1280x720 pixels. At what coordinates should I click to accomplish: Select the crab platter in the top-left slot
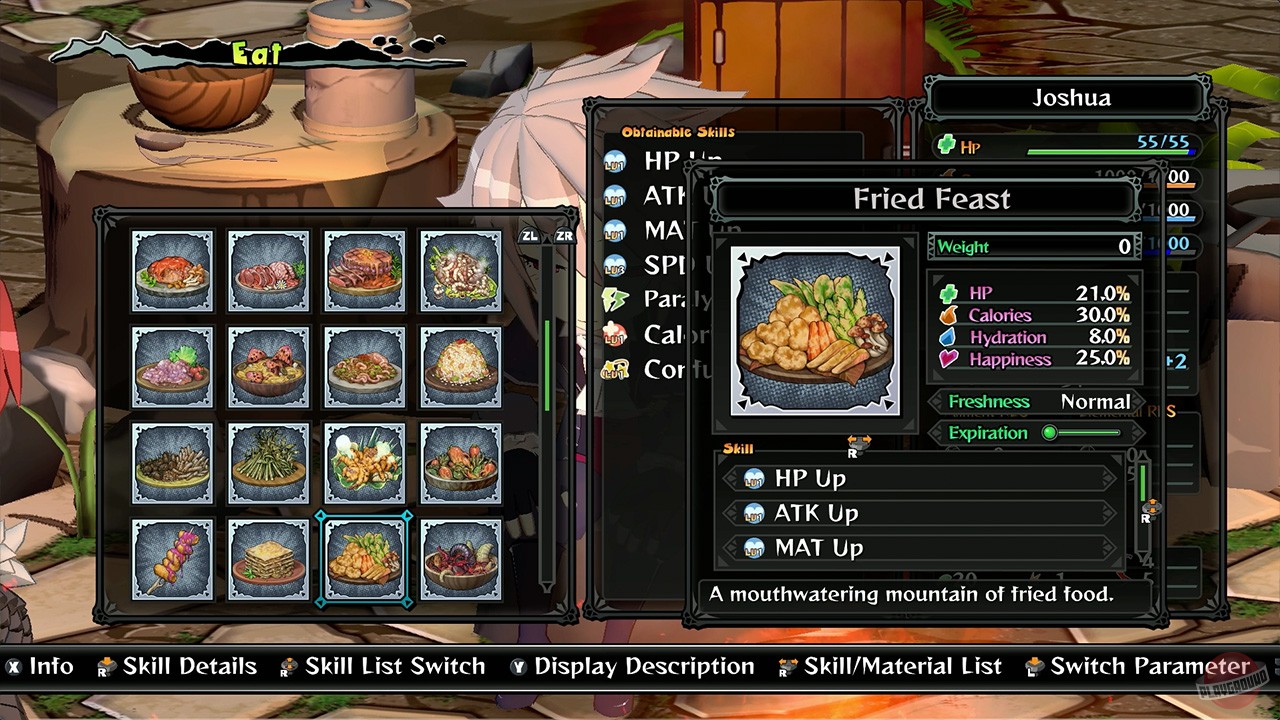click(x=172, y=270)
